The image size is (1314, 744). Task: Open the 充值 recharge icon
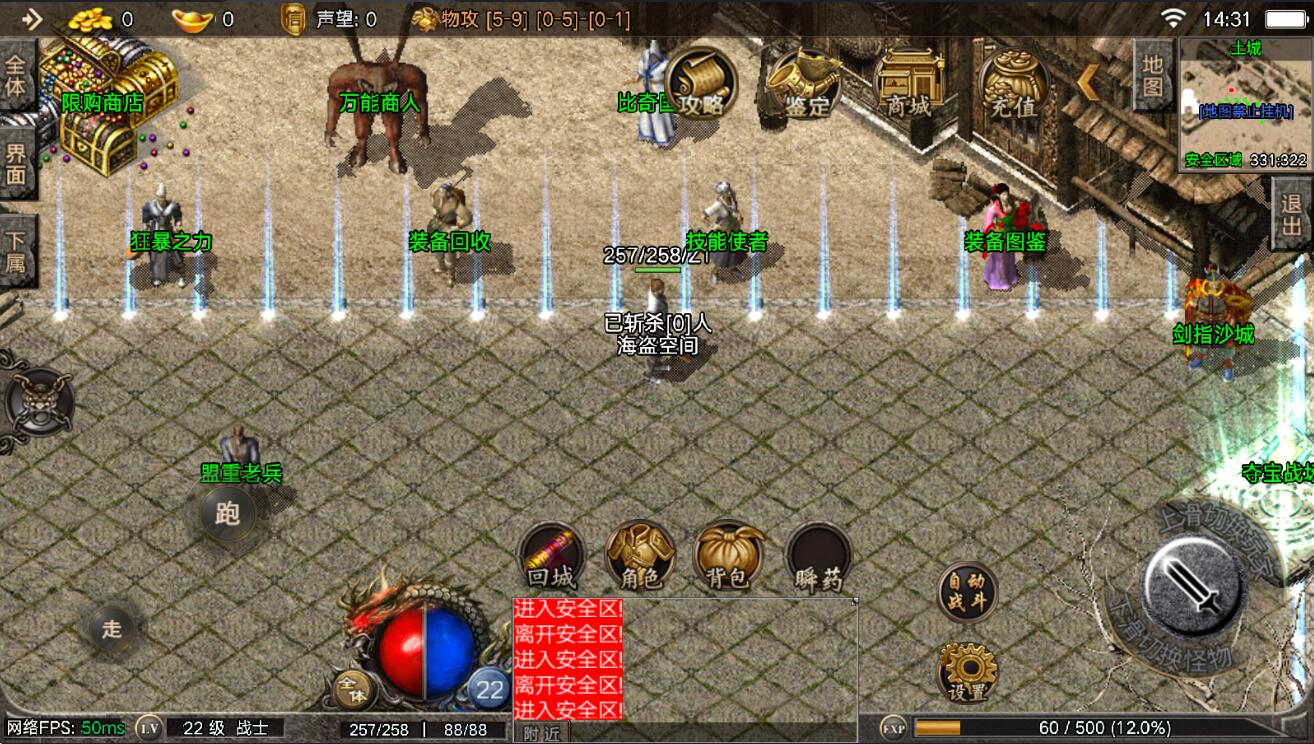tap(1013, 84)
